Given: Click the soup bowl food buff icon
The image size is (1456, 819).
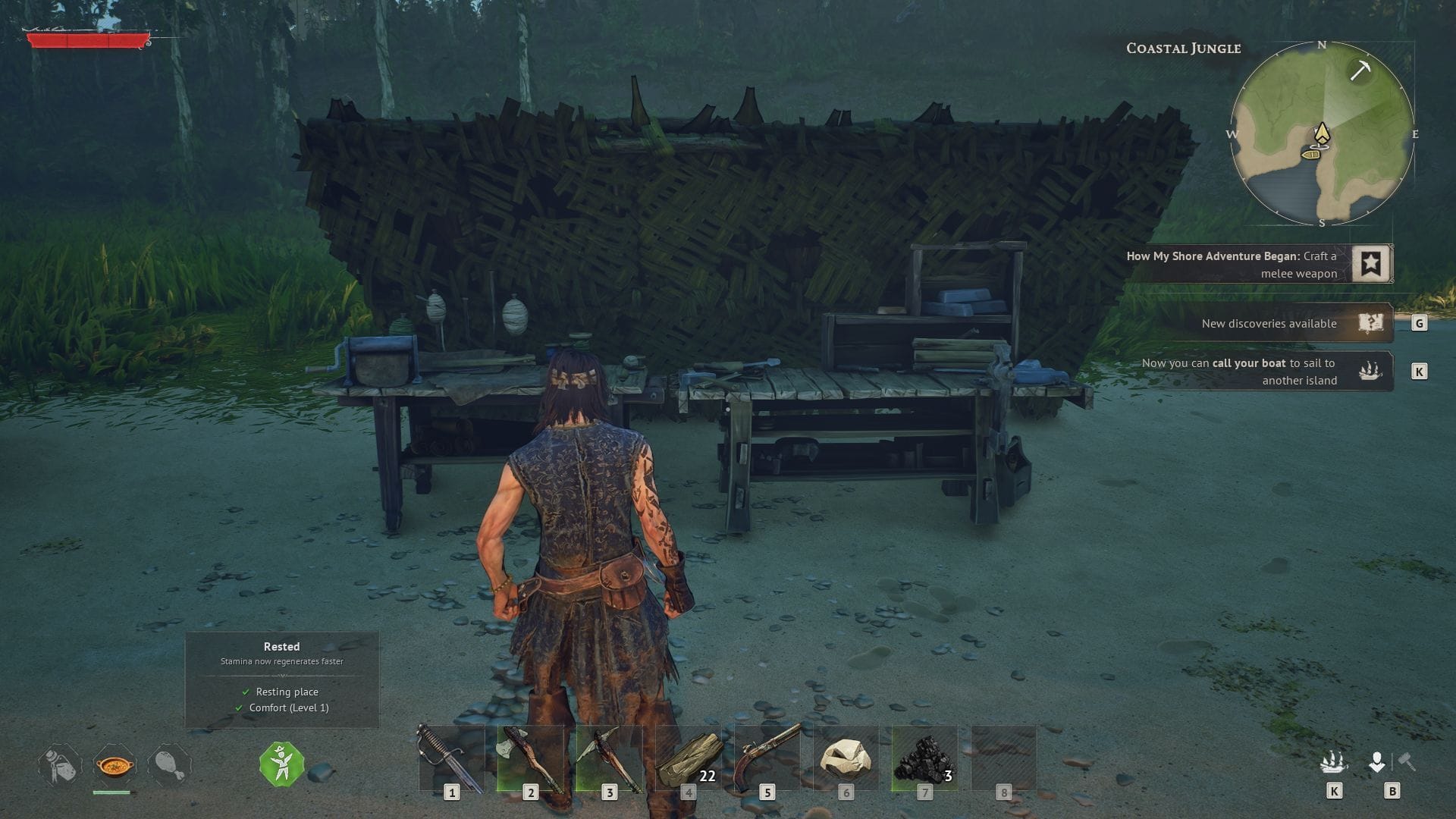Looking at the screenshot, I should pos(114,765).
